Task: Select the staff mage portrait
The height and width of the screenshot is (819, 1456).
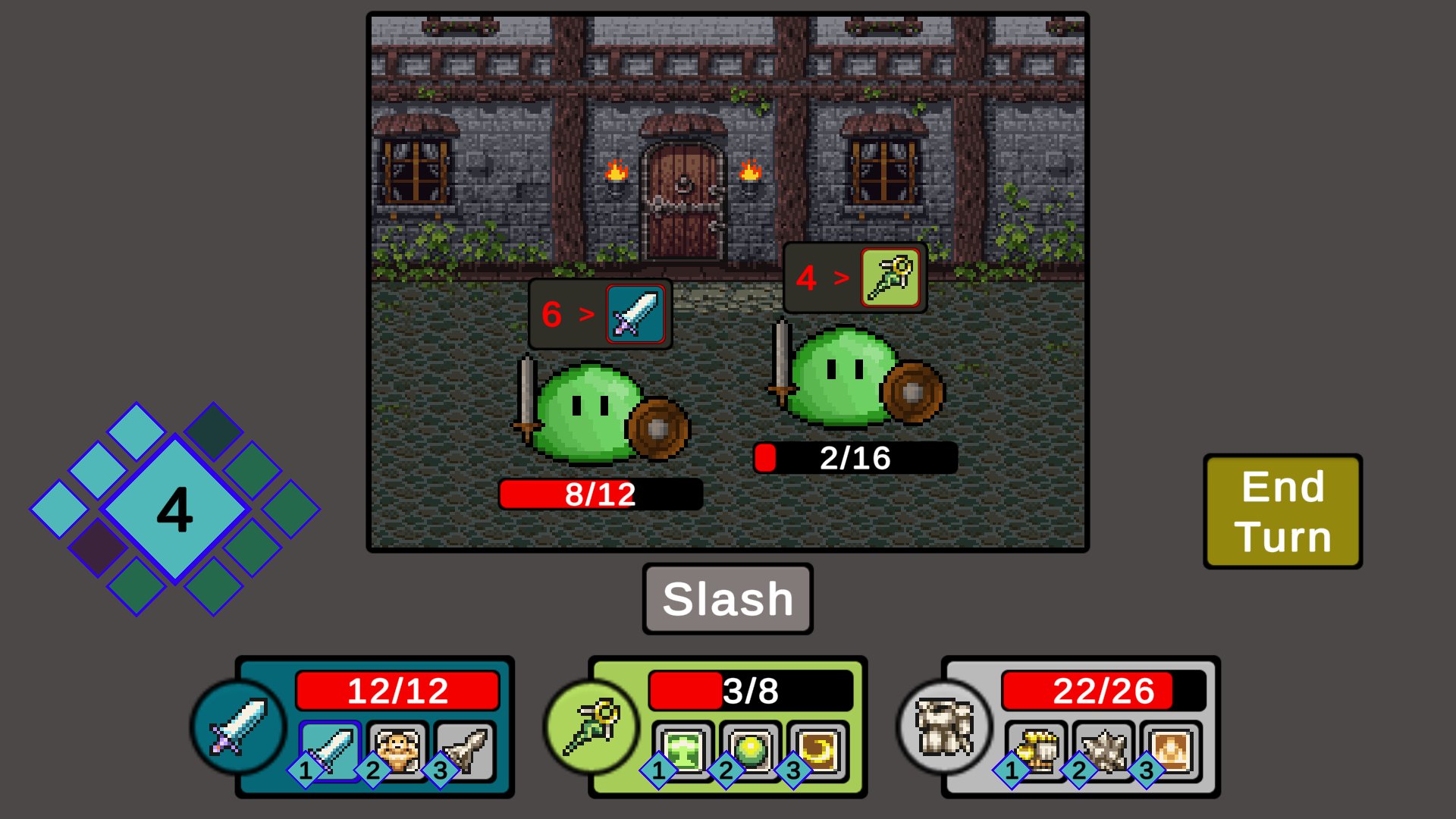Action: click(x=591, y=727)
